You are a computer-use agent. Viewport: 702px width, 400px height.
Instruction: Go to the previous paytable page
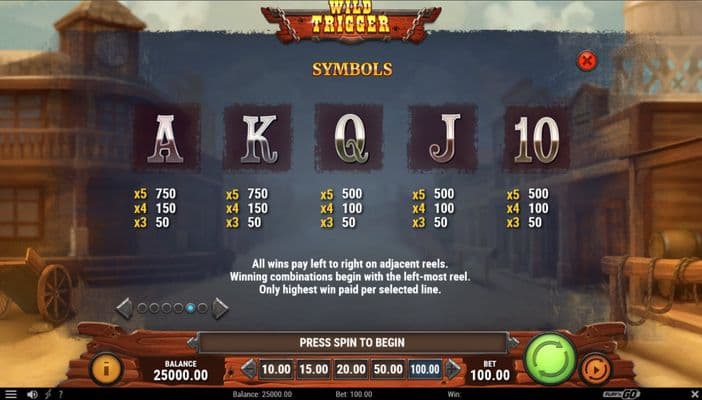[124, 308]
